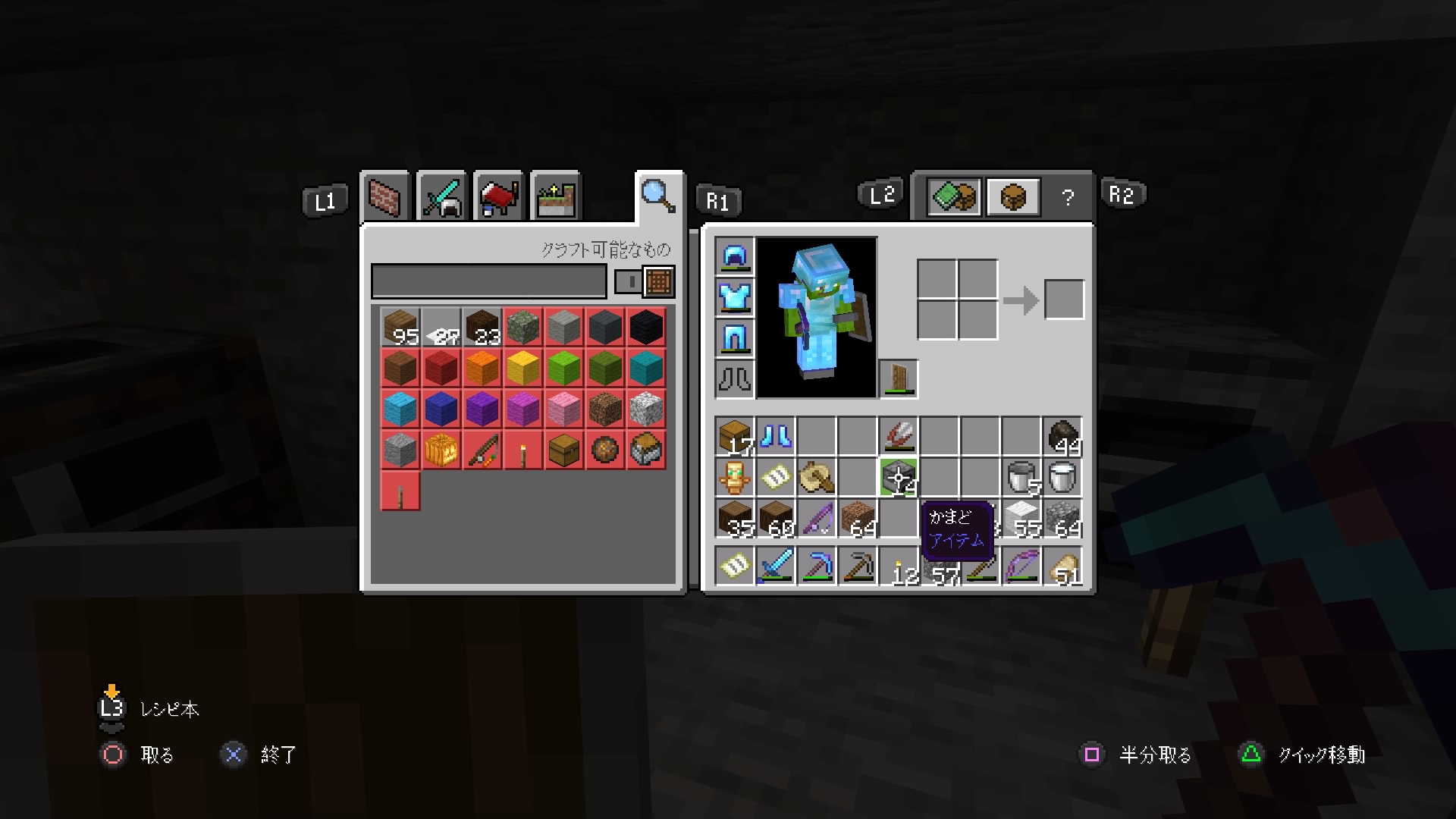The height and width of the screenshot is (819, 1456).
Task: Select the fishing rod recipe icon
Action: click(482, 449)
